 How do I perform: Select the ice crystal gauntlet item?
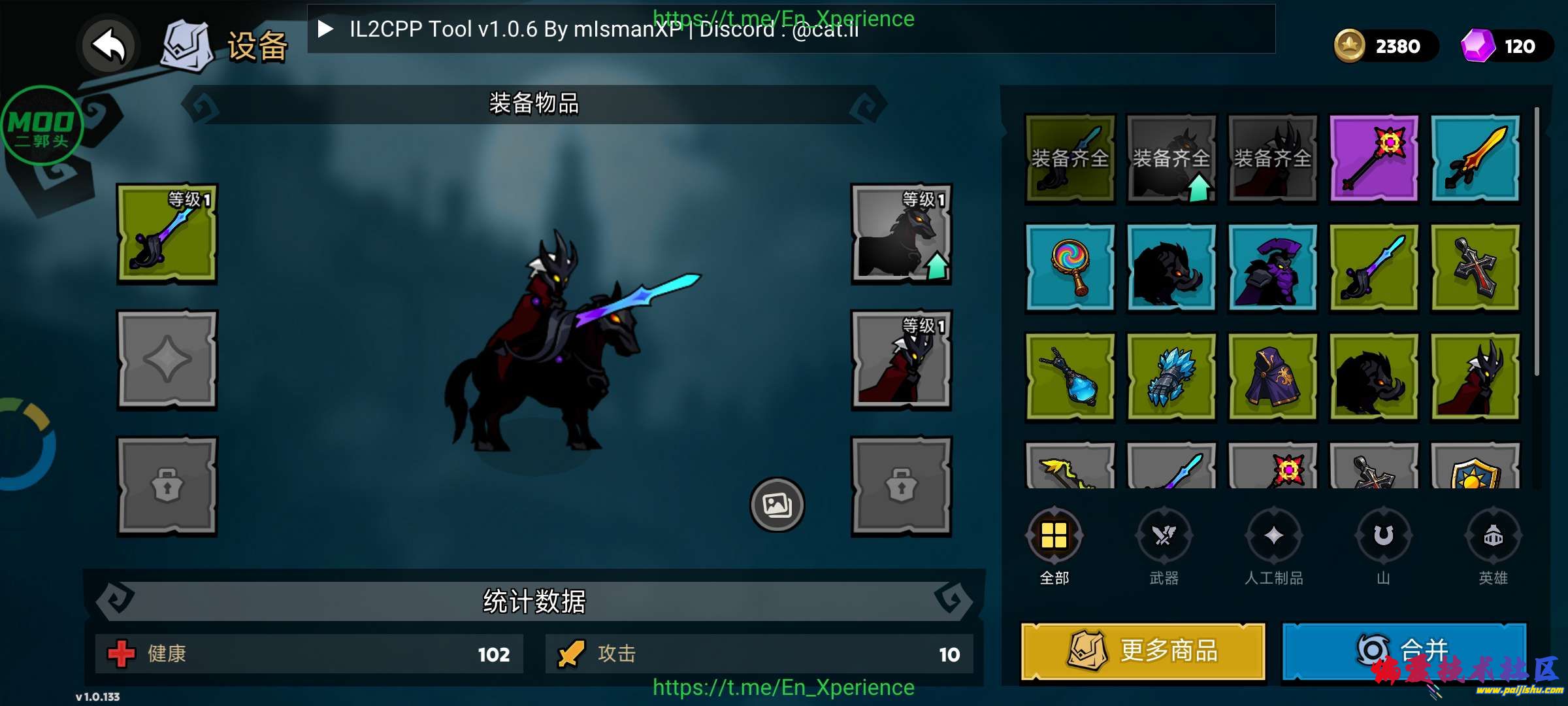click(x=1171, y=377)
